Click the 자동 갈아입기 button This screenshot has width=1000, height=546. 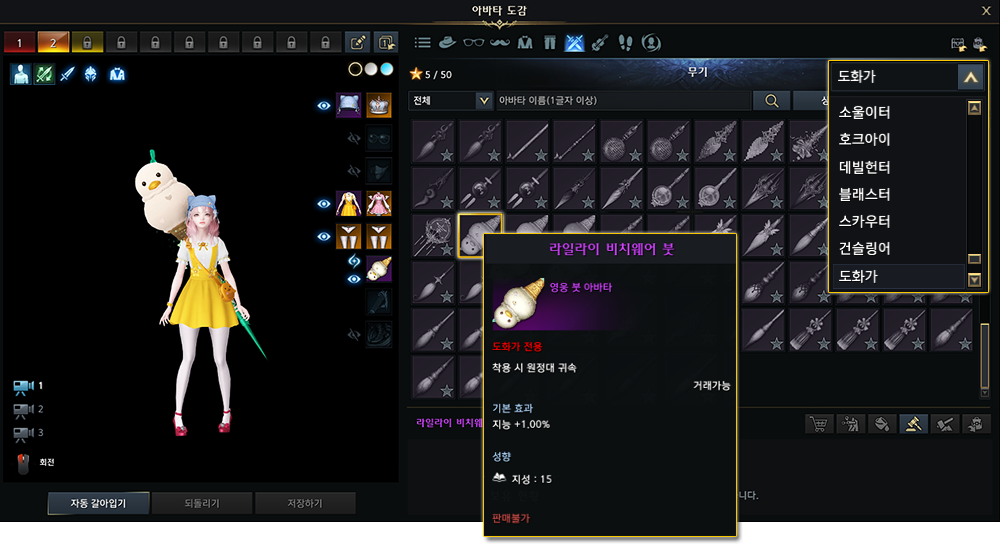tap(98, 503)
